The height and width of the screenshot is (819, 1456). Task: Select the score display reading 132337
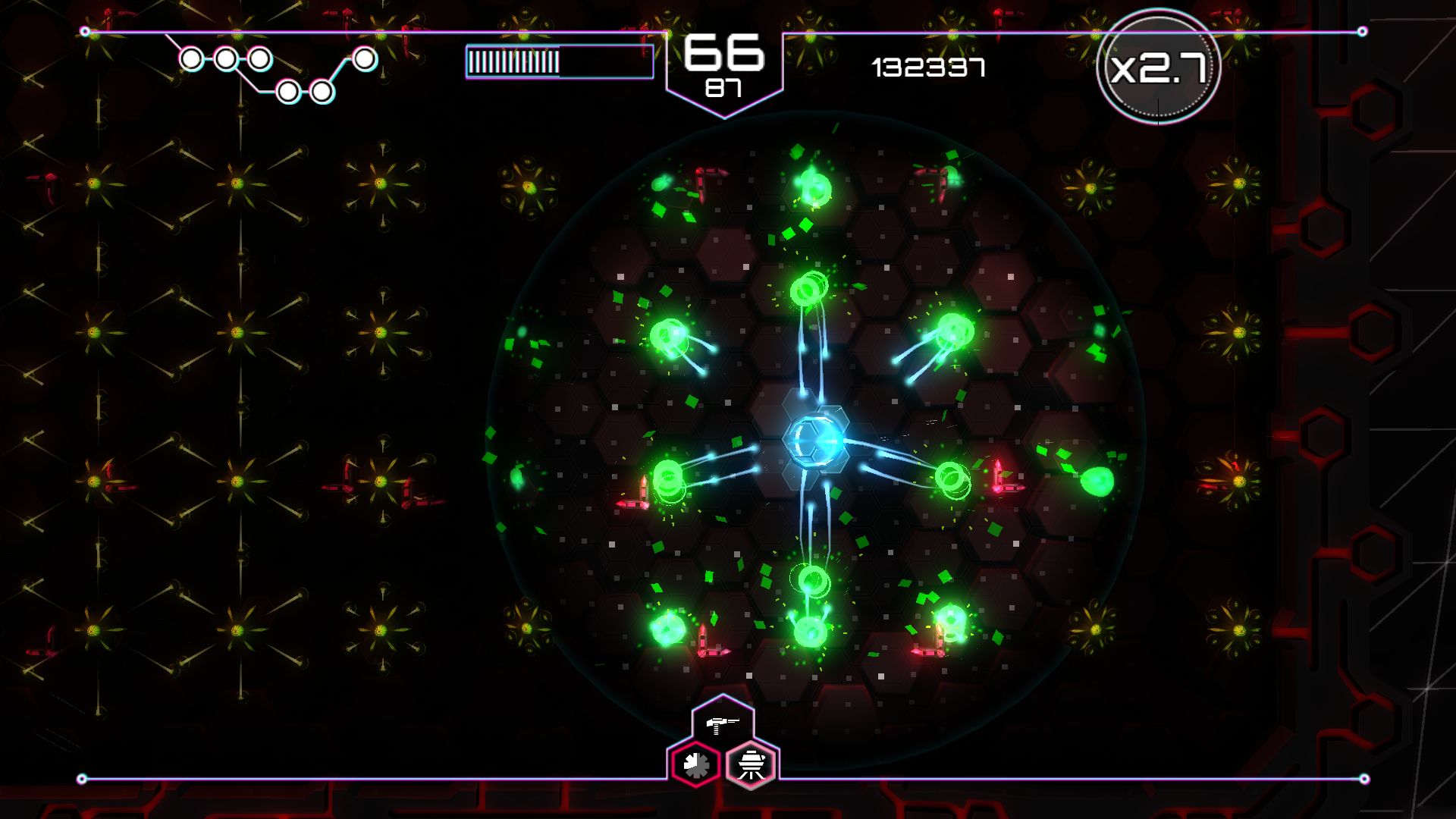(x=927, y=68)
